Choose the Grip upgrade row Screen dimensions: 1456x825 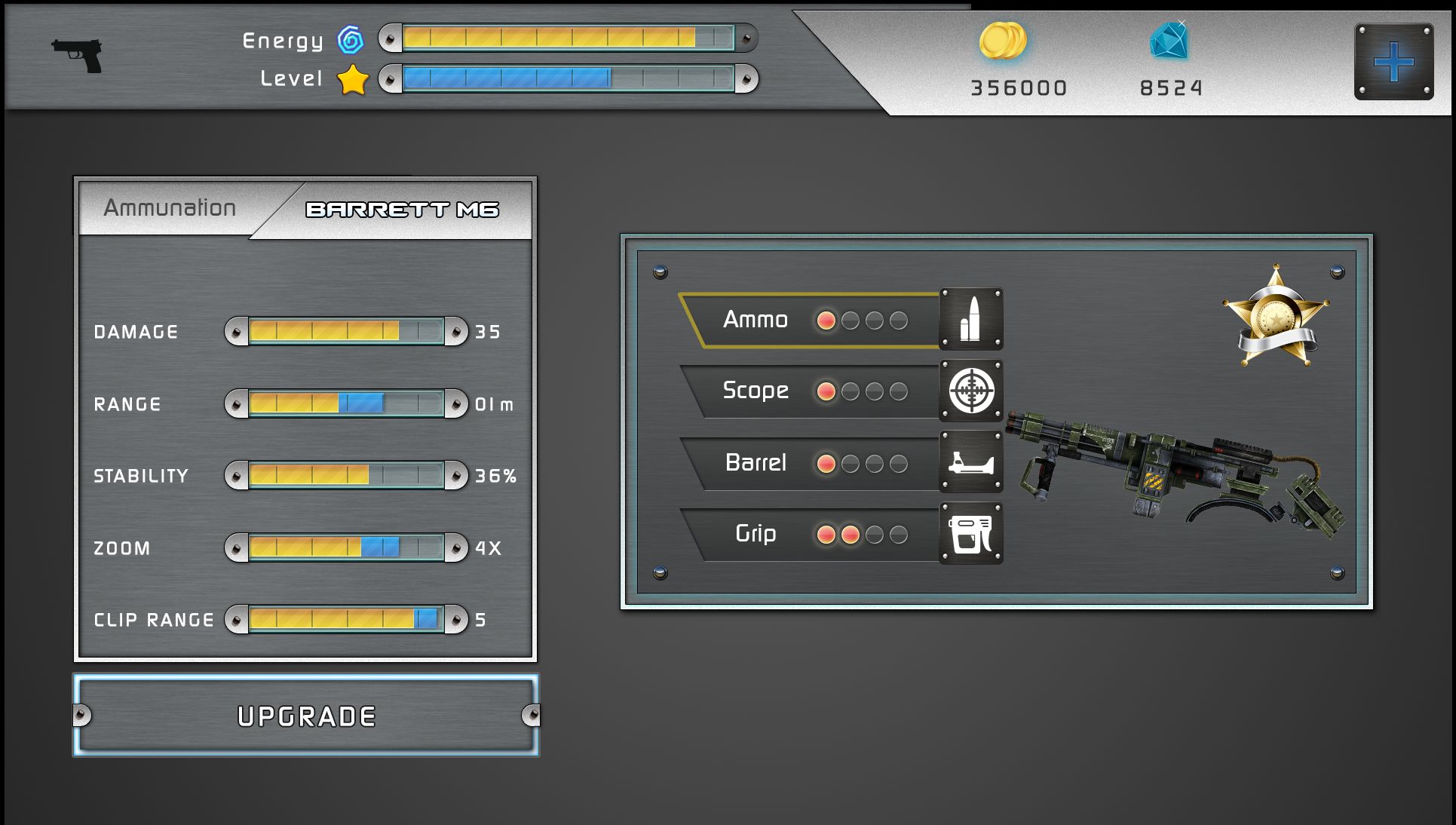[811, 534]
